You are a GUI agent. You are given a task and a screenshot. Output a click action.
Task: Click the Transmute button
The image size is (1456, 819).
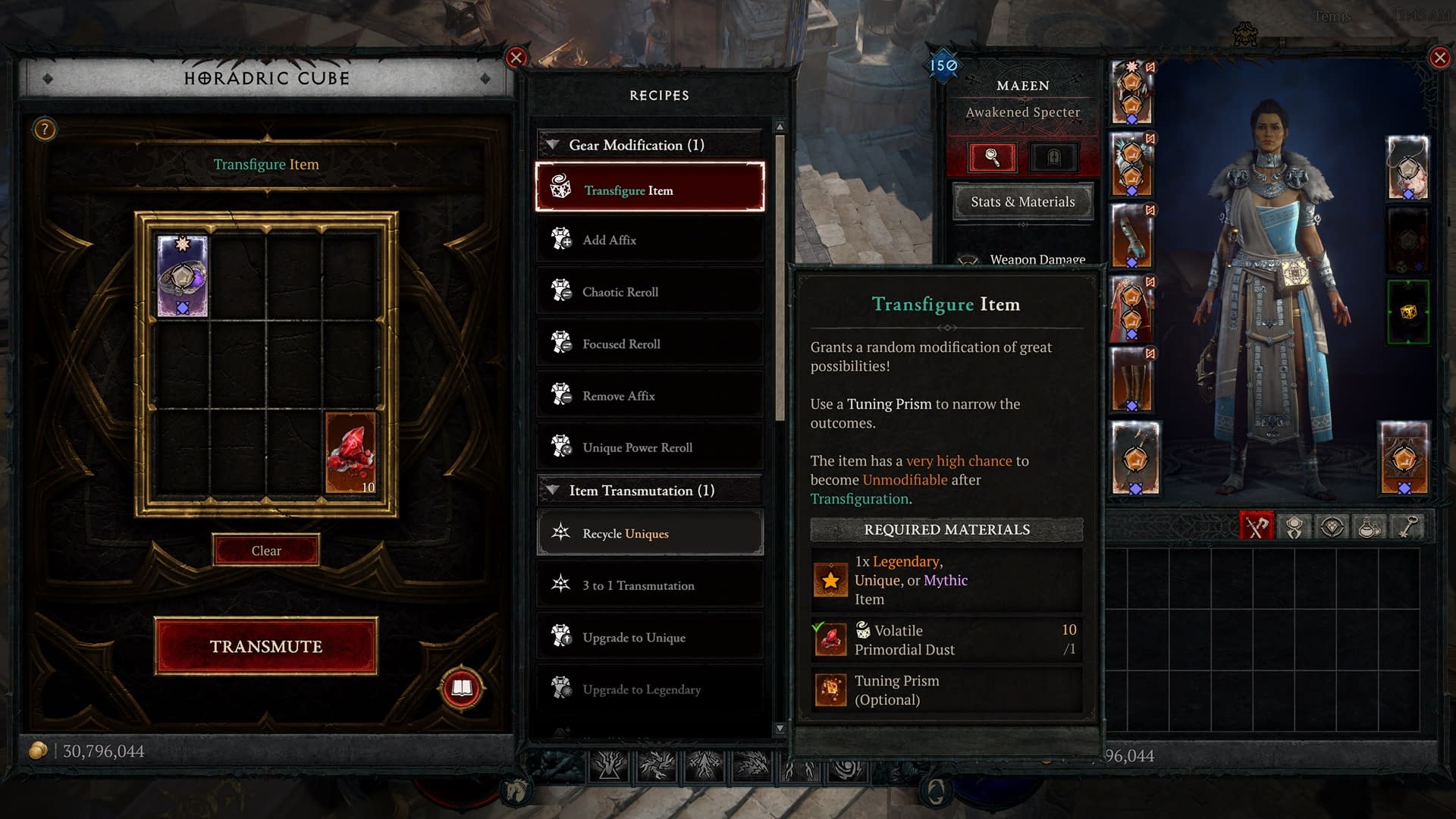pyautogui.click(x=265, y=646)
